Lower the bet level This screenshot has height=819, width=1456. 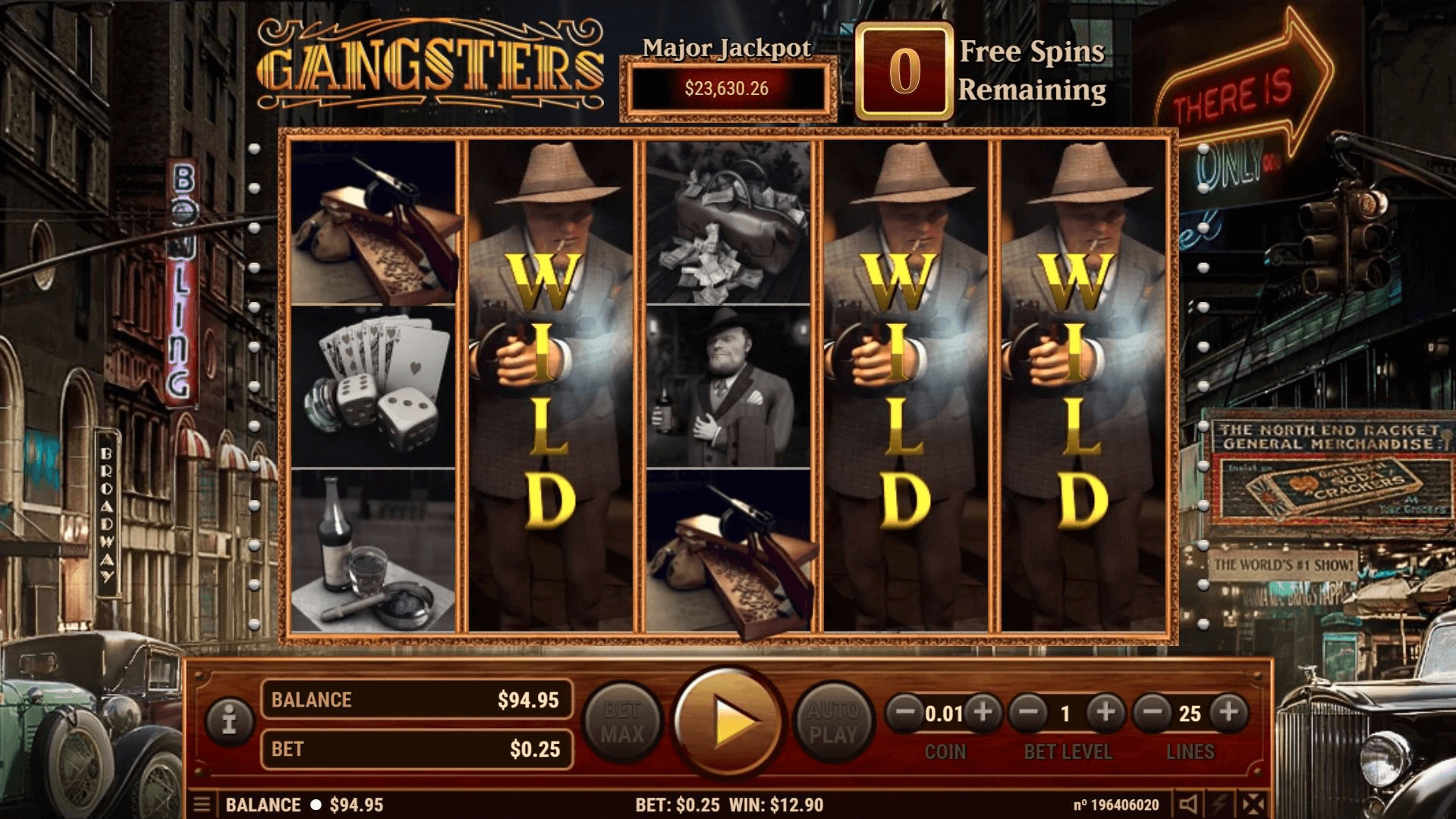point(1029,713)
